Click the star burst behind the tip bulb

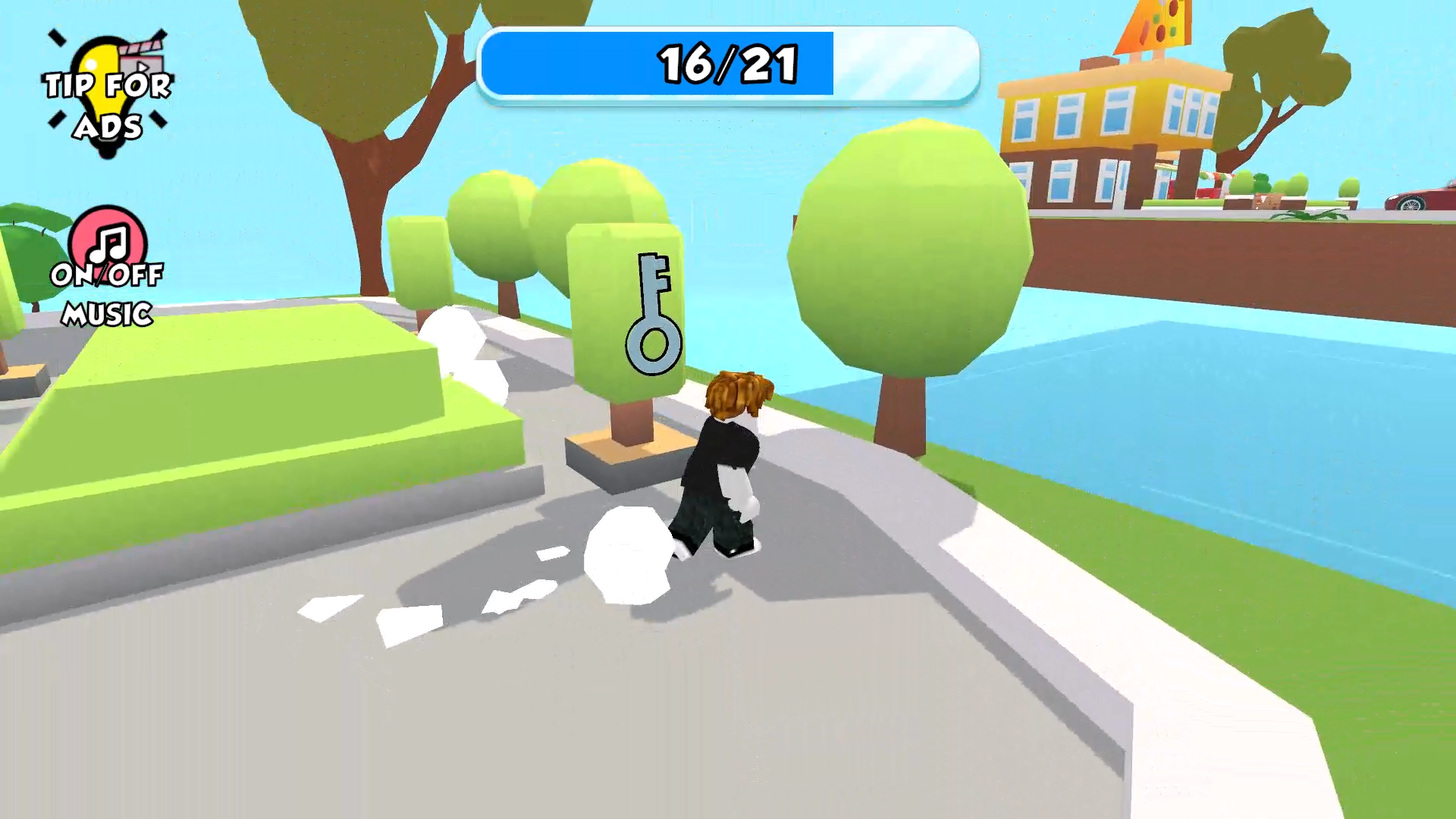[x=57, y=38]
